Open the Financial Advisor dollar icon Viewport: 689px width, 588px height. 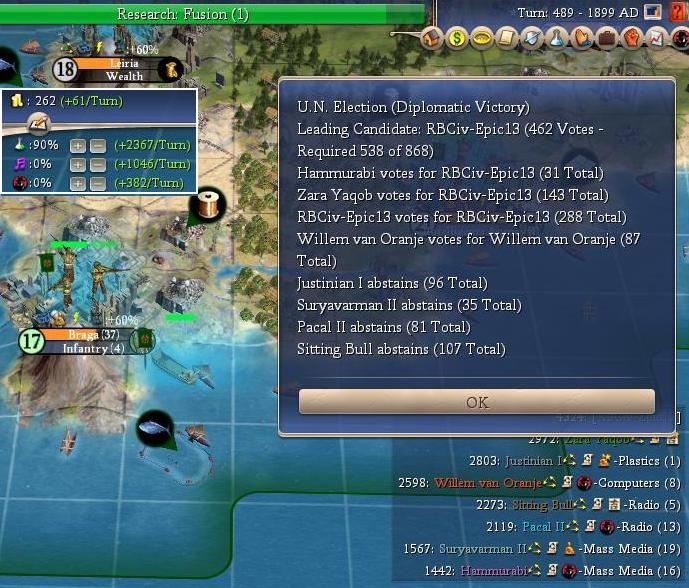pos(457,39)
